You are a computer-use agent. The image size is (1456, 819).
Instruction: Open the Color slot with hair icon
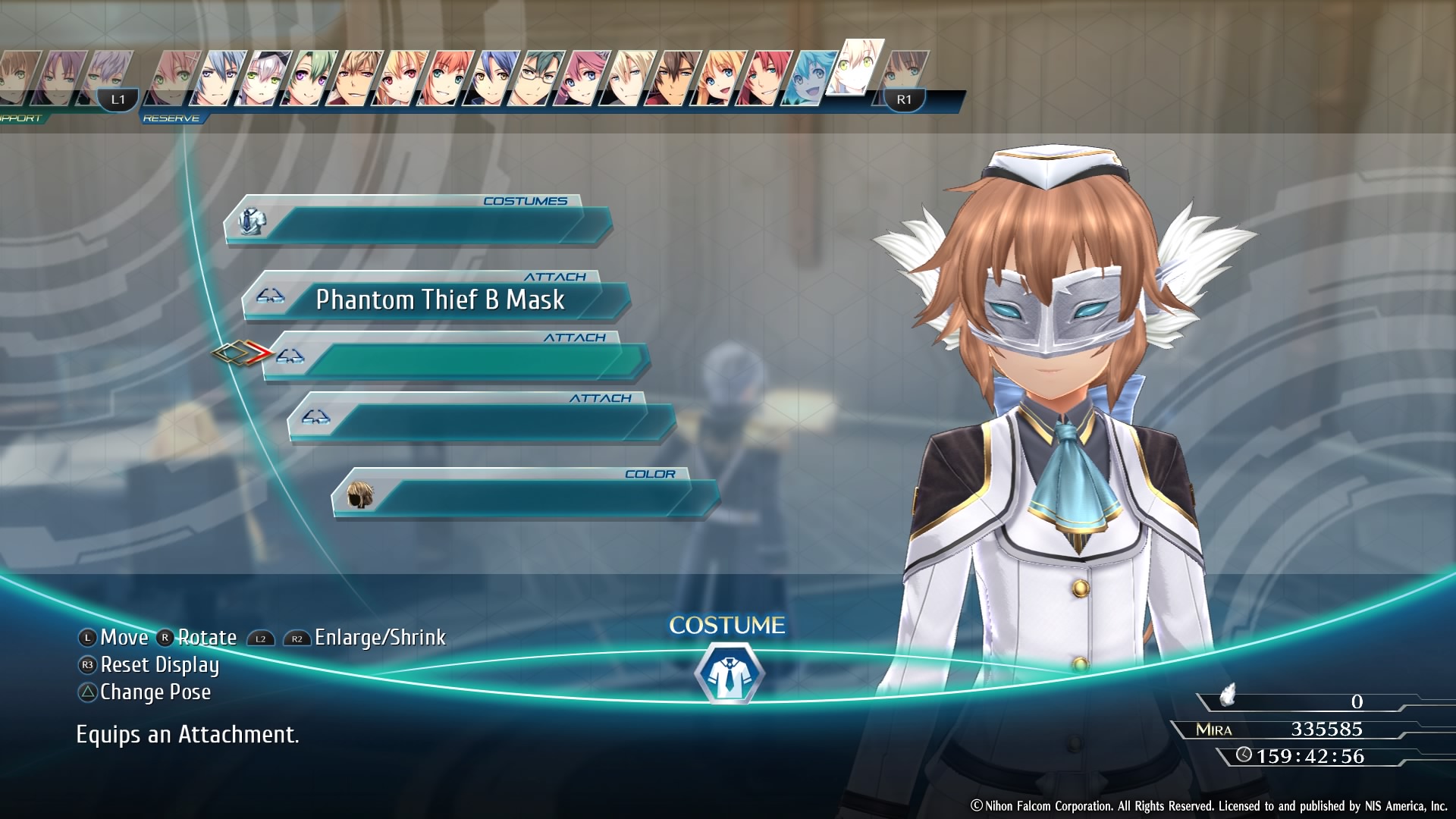click(525, 495)
